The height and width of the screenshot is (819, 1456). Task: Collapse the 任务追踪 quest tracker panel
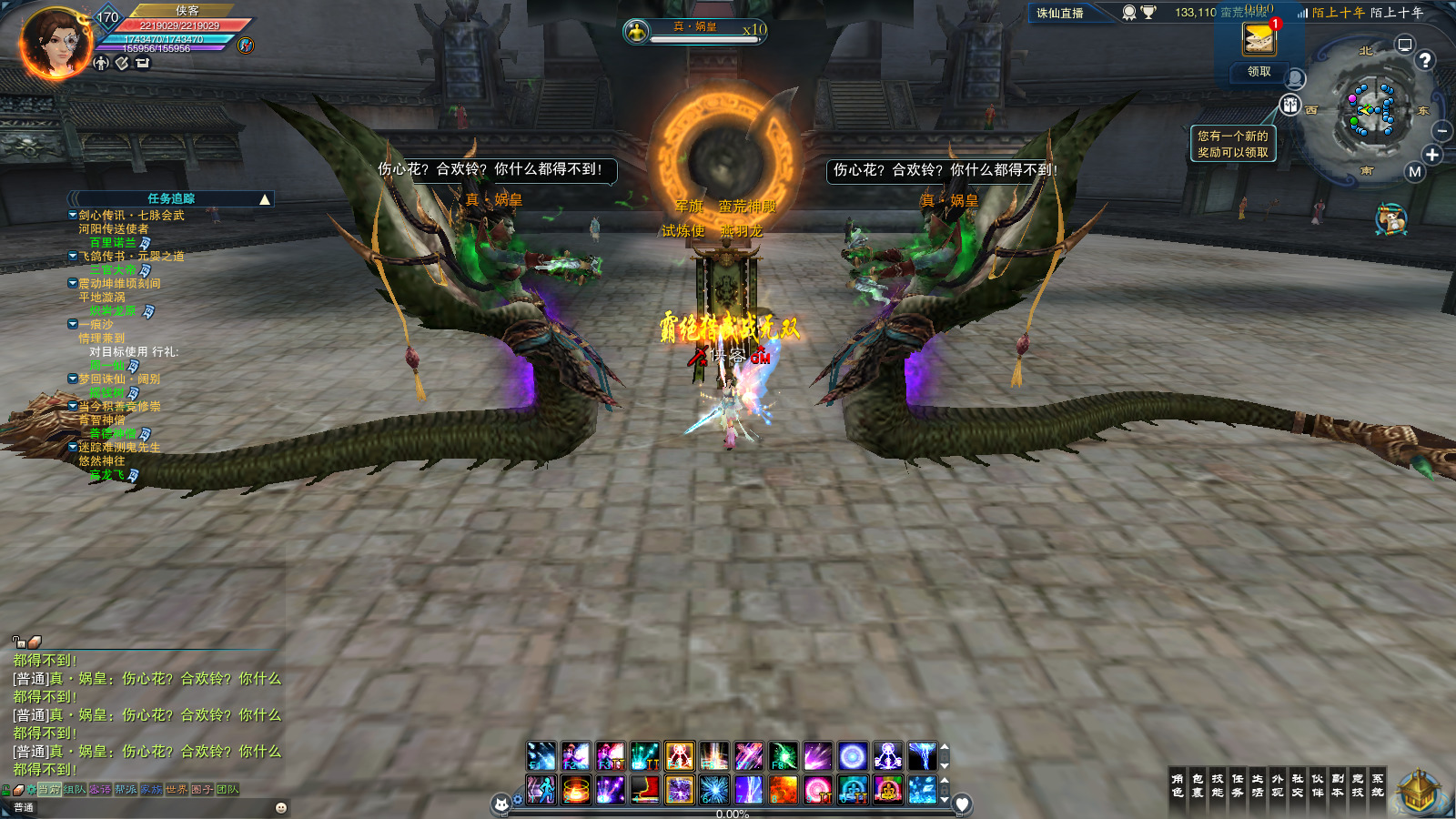click(265, 199)
